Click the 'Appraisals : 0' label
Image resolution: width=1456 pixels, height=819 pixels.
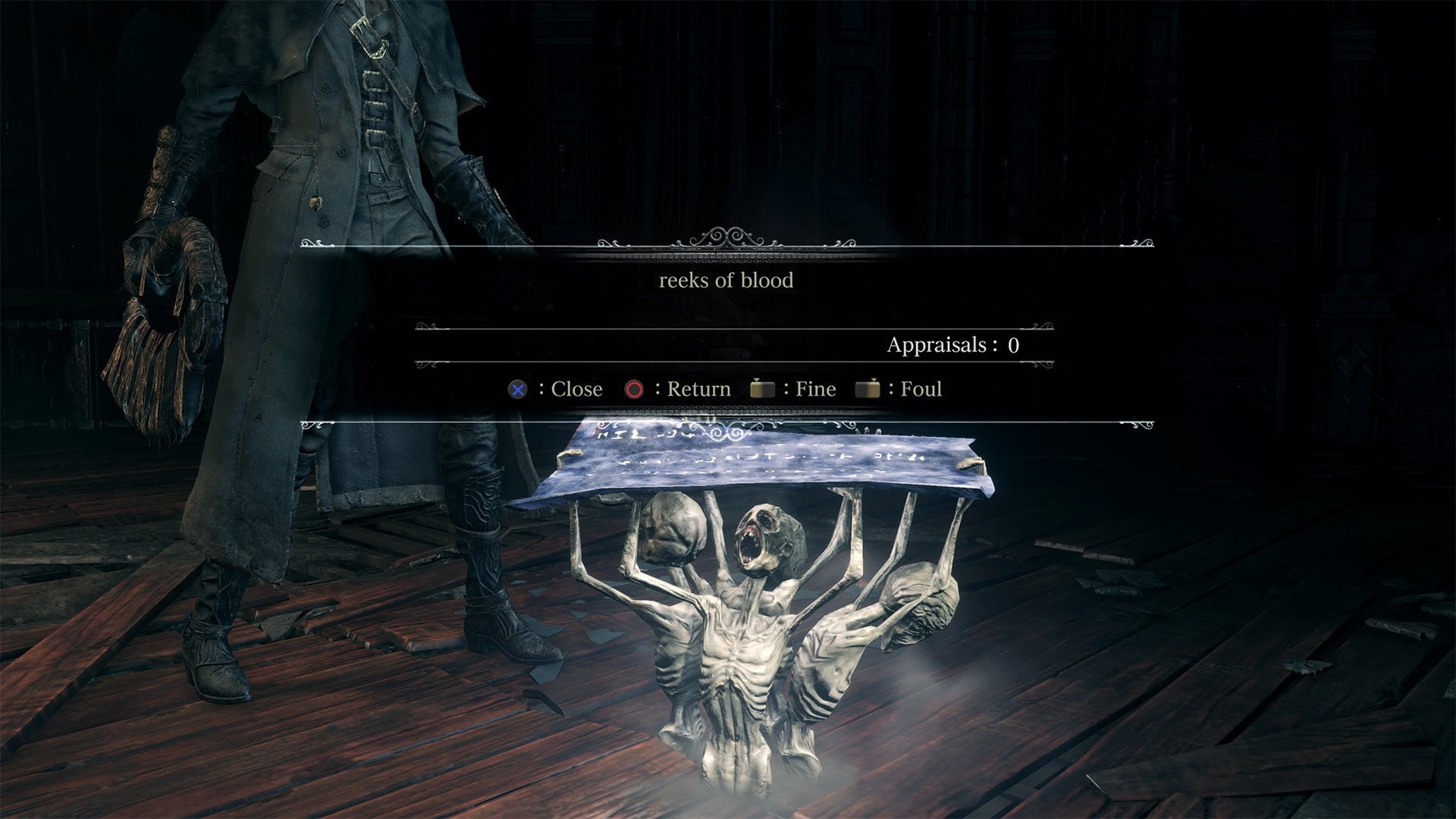pyautogui.click(x=953, y=346)
